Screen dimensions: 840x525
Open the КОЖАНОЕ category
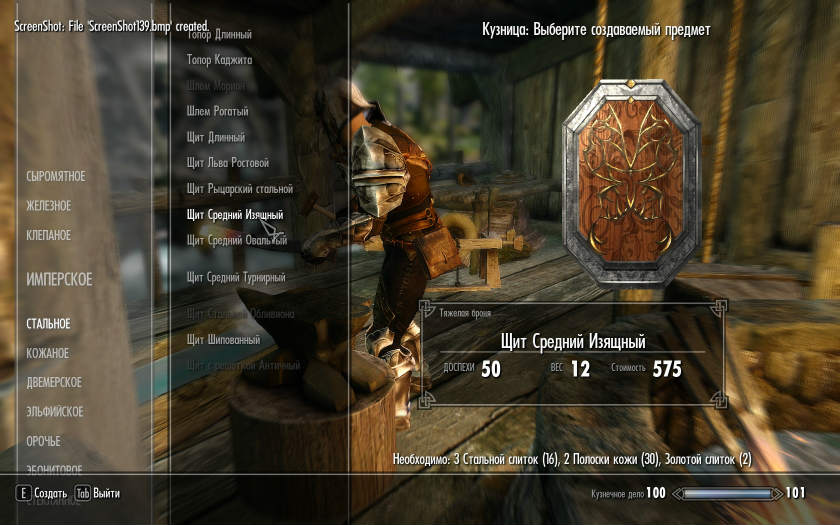[x=48, y=354]
